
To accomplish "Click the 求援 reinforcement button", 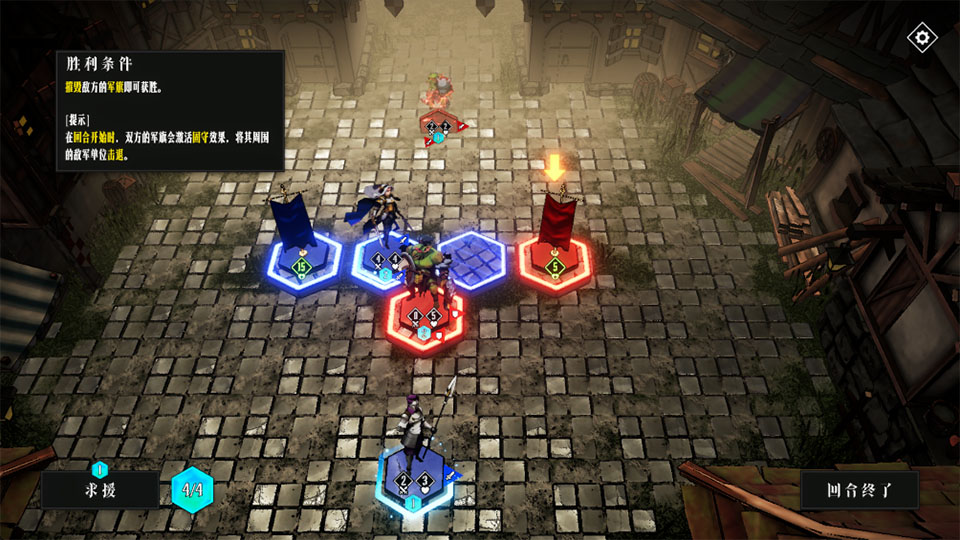I will [99, 490].
